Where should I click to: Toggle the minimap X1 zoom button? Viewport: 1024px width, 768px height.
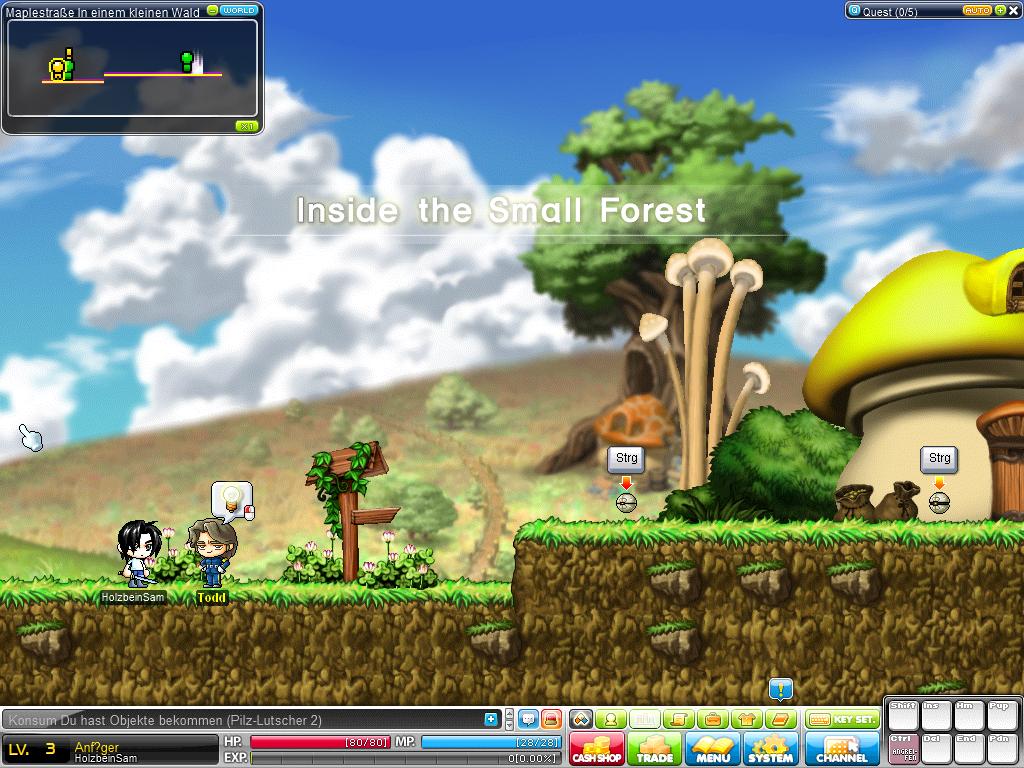246,126
